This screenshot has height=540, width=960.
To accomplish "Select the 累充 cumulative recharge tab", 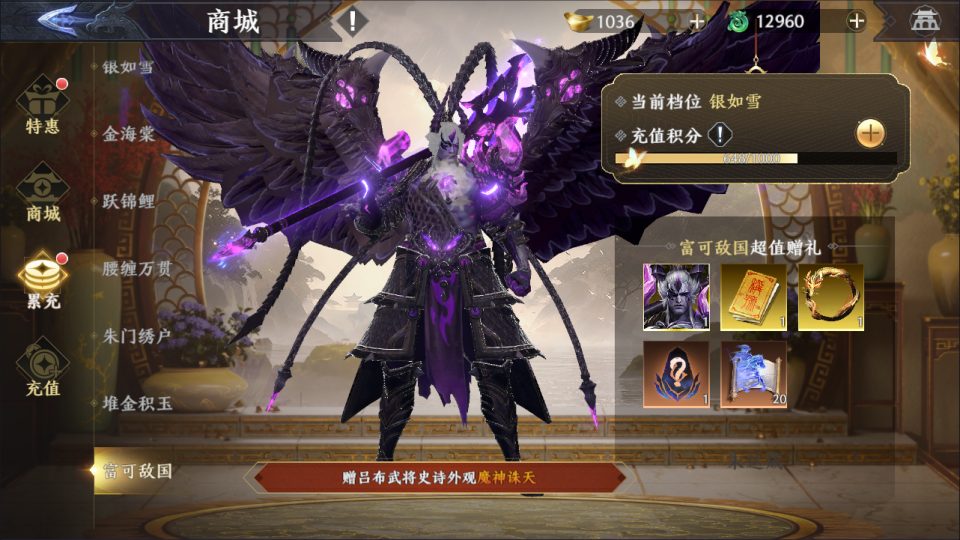I will pyautogui.click(x=43, y=280).
